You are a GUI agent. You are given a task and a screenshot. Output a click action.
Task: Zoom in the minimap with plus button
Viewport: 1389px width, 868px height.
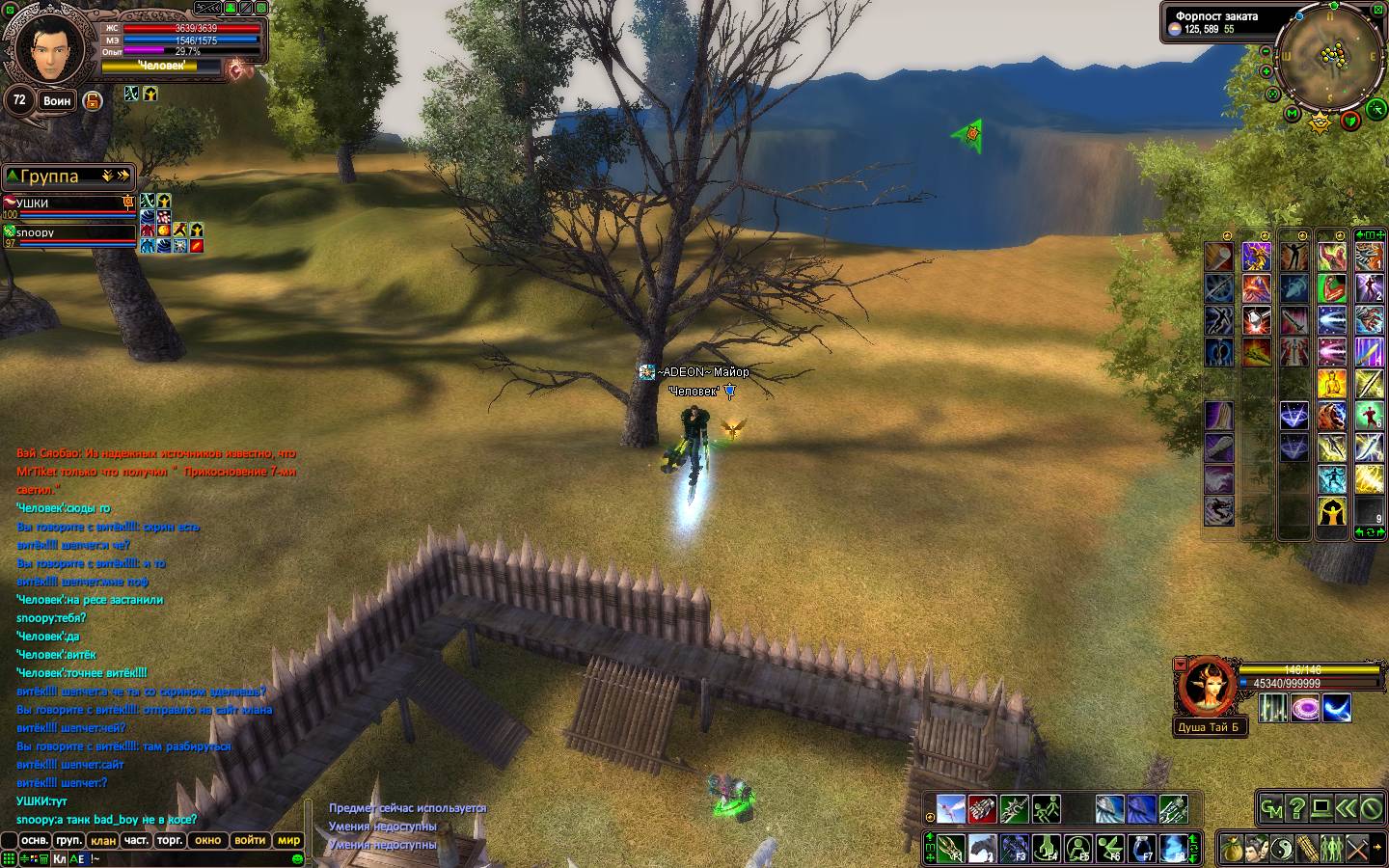tap(1265, 69)
